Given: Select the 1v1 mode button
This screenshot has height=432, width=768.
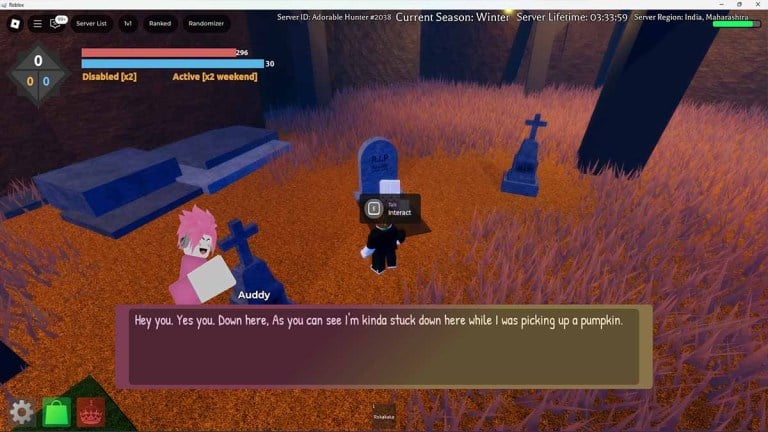Looking at the screenshot, I should point(128,23).
